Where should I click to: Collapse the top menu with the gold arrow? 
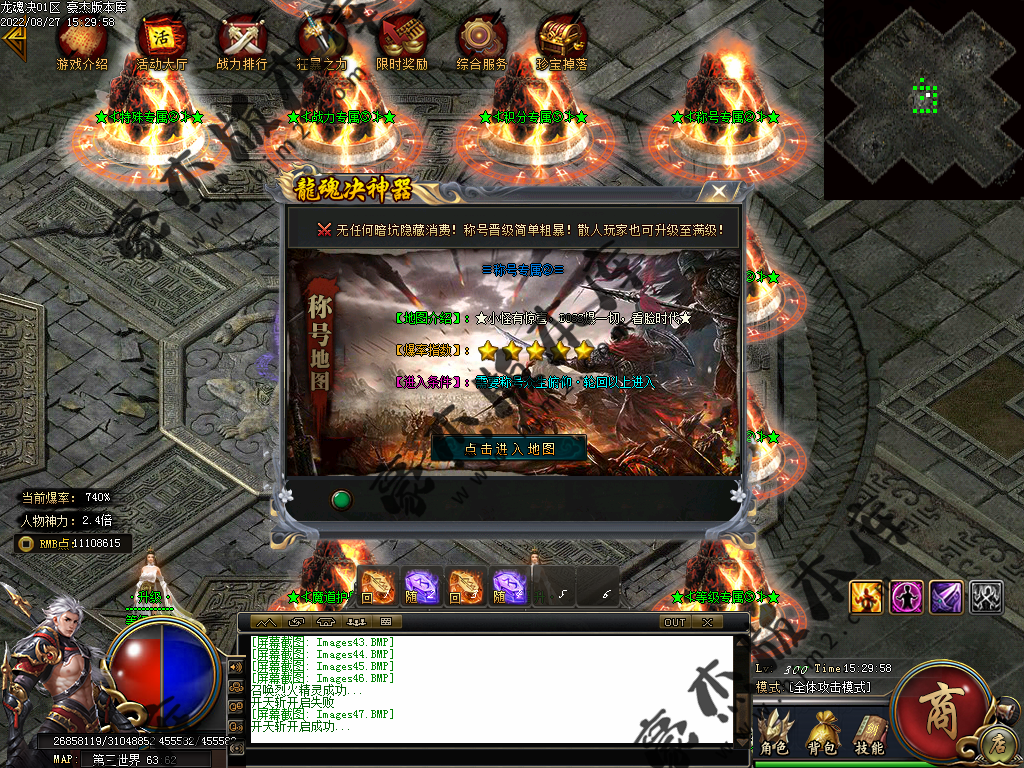coord(14,42)
